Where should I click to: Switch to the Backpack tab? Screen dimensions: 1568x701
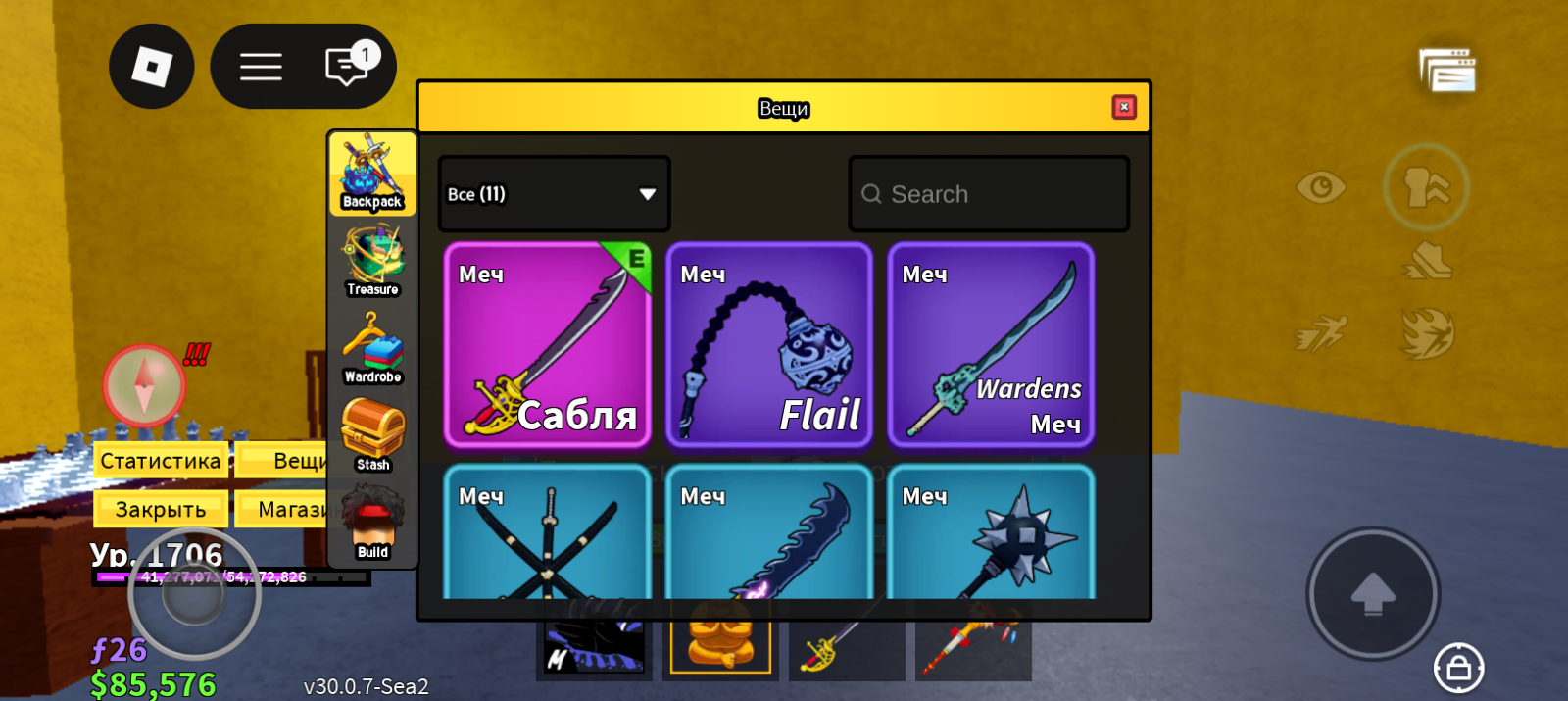pyautogui.click(x=372, y=174)
